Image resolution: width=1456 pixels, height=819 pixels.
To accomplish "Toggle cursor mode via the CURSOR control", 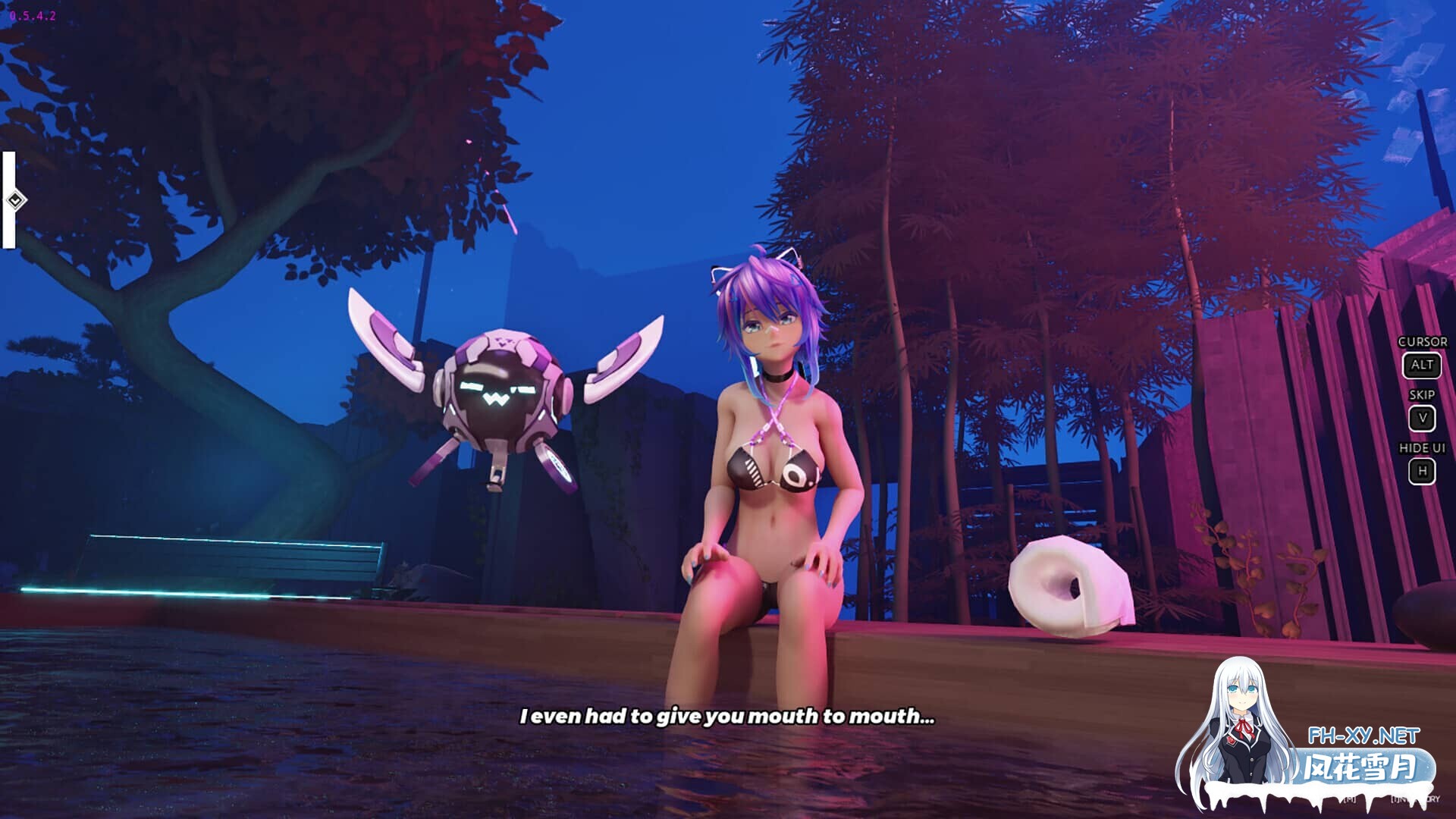I will [x=1423, y=342].
